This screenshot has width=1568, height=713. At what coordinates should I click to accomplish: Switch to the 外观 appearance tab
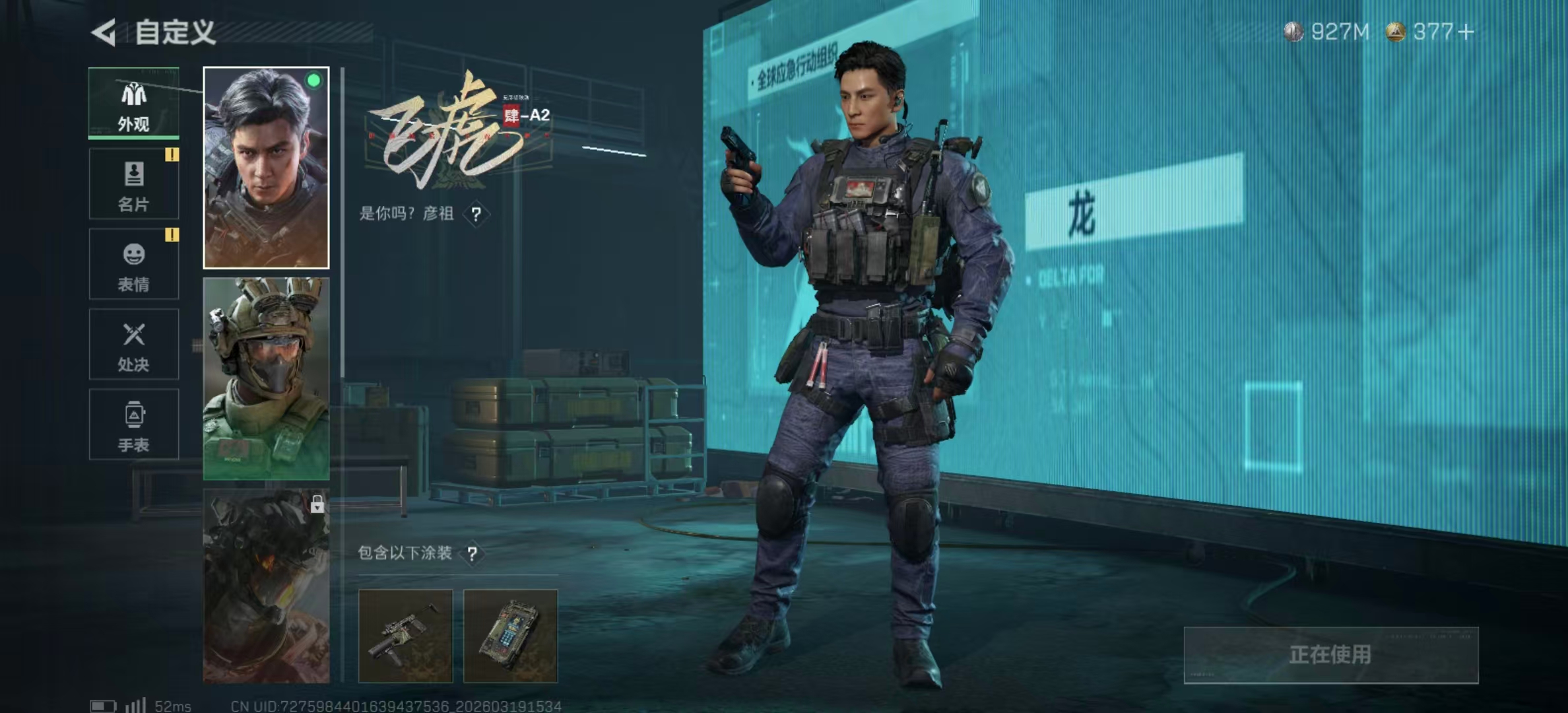click(133, 104)
